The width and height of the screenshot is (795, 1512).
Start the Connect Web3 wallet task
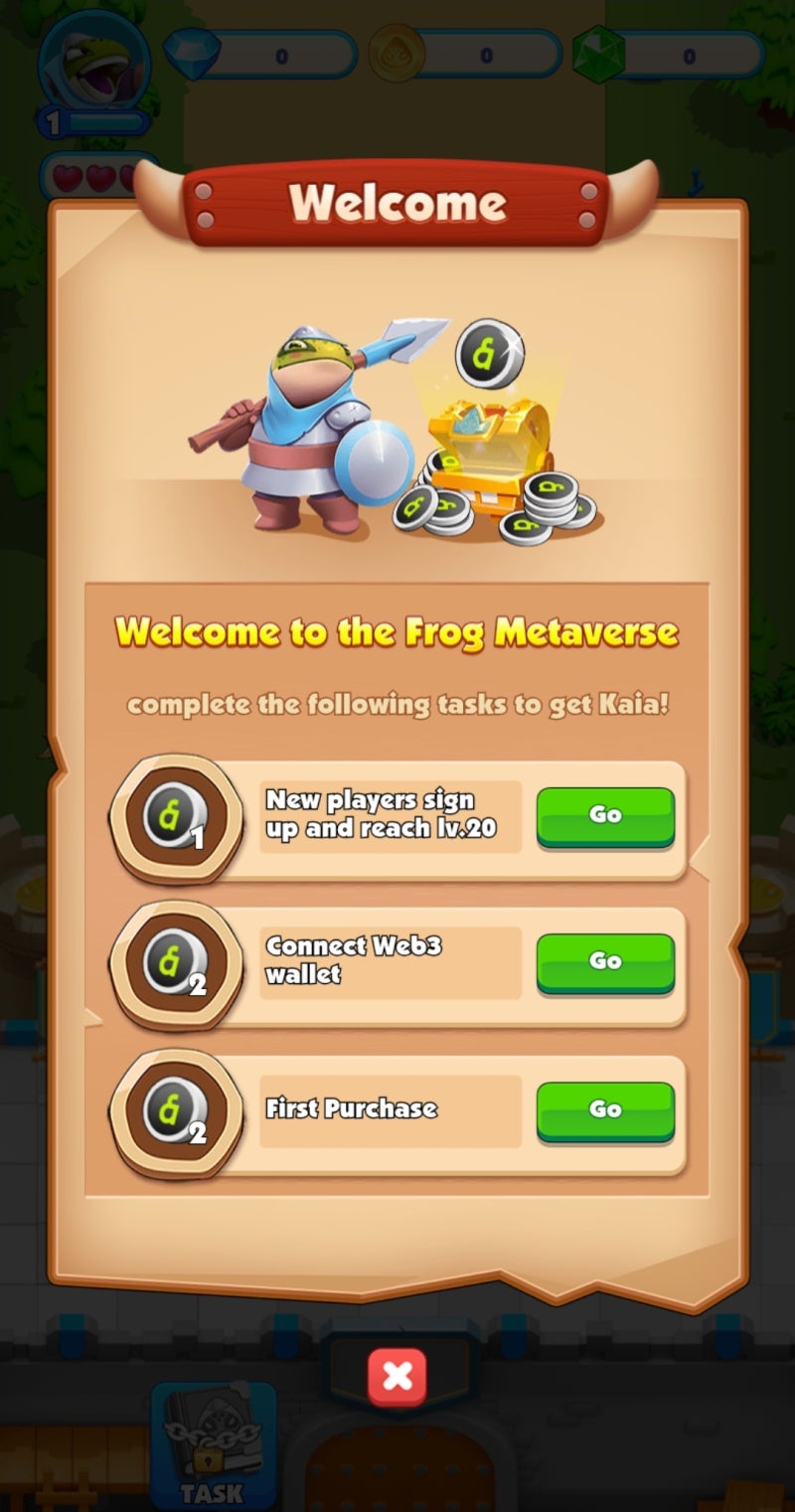pyautogui.click(x=605, y=961)
